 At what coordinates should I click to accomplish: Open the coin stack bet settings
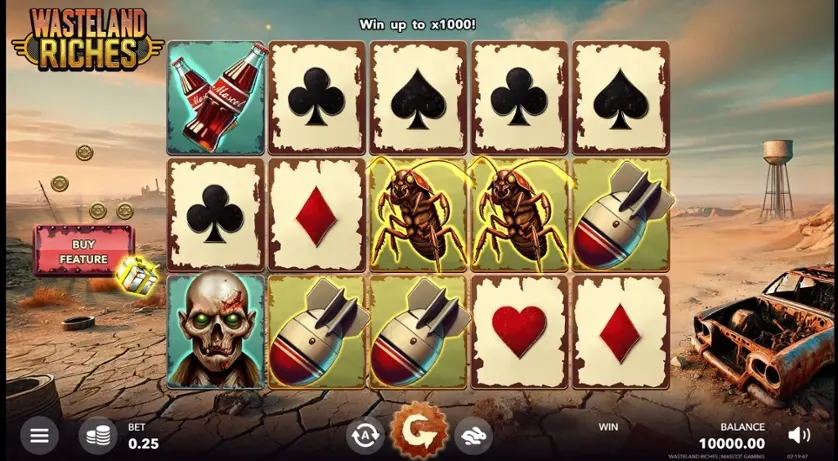click(x=97, y=436)
